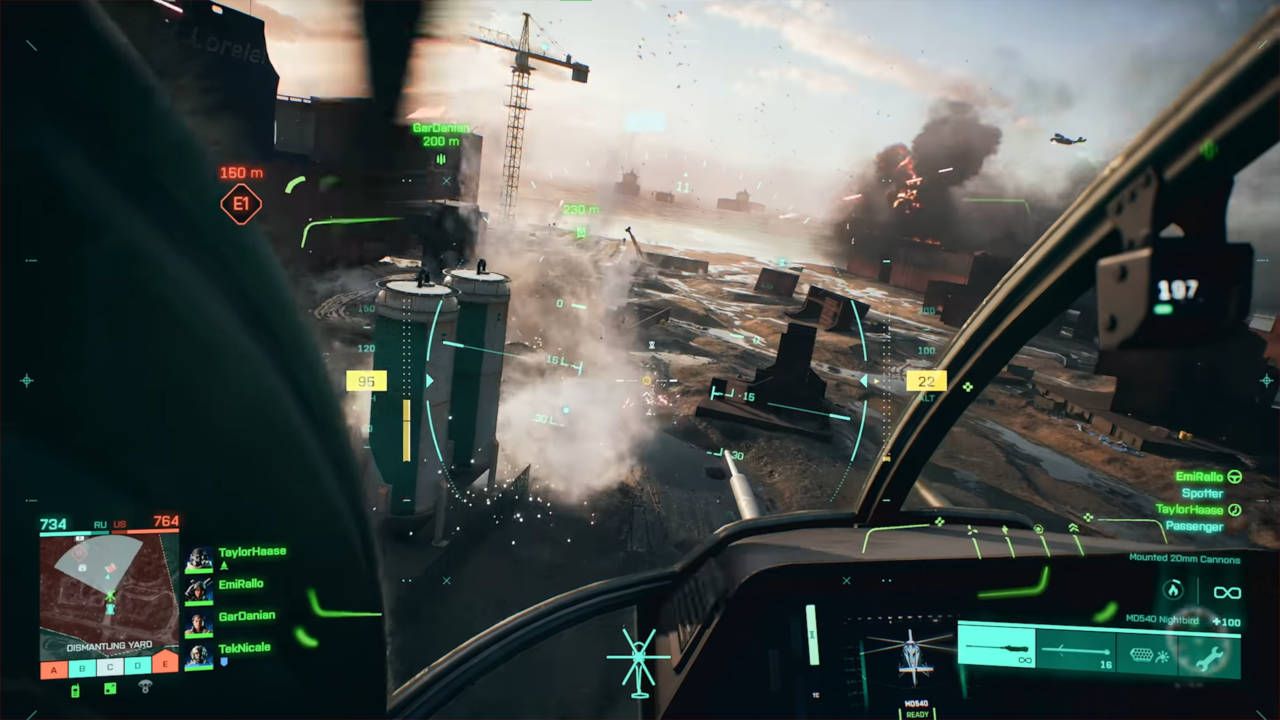This screenshot has height=720, width=1280.
Task: Select the parachute icon below the objectives row
Action: click(146, 687)
